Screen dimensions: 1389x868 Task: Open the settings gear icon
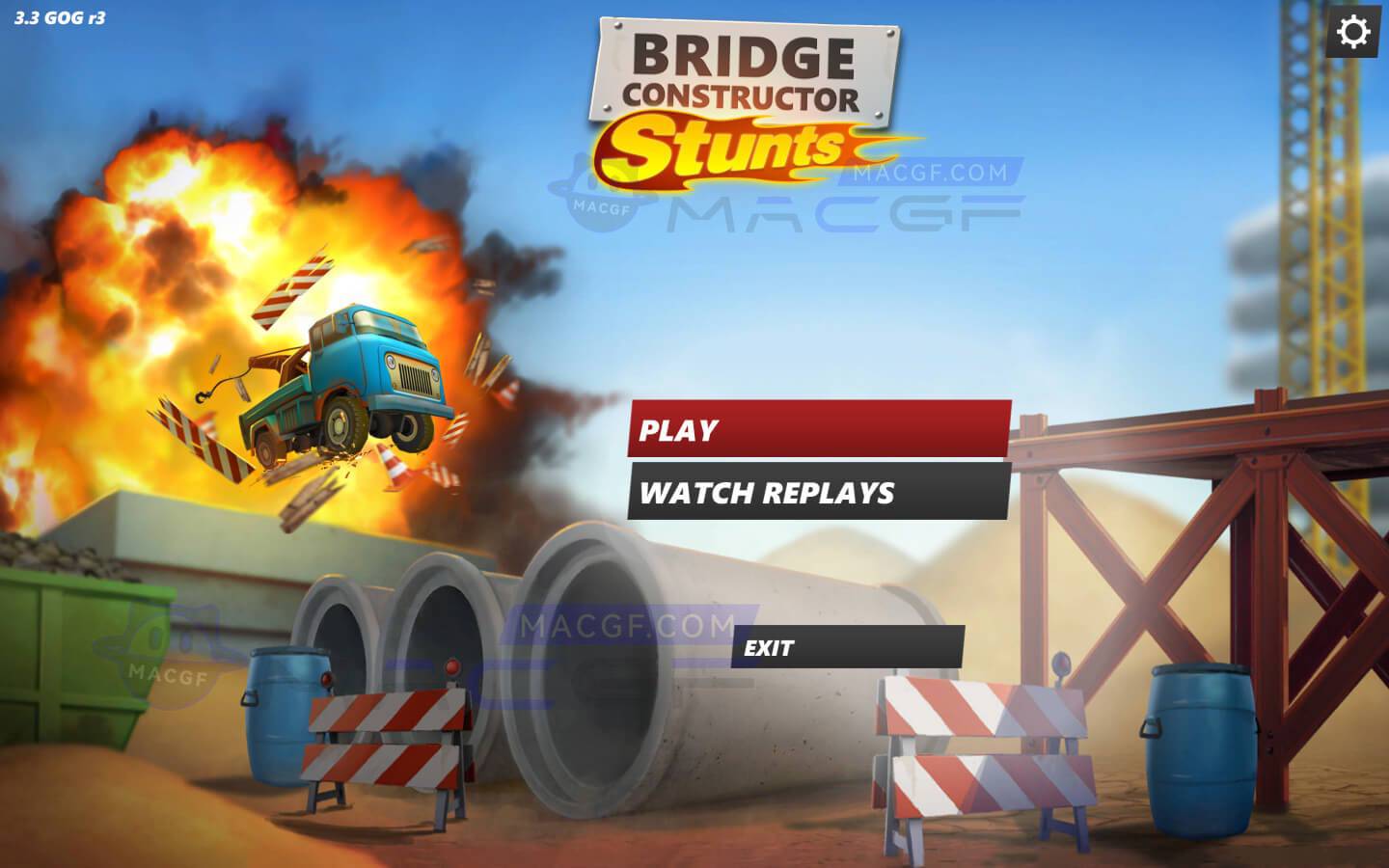click(x=1356, y=32)
